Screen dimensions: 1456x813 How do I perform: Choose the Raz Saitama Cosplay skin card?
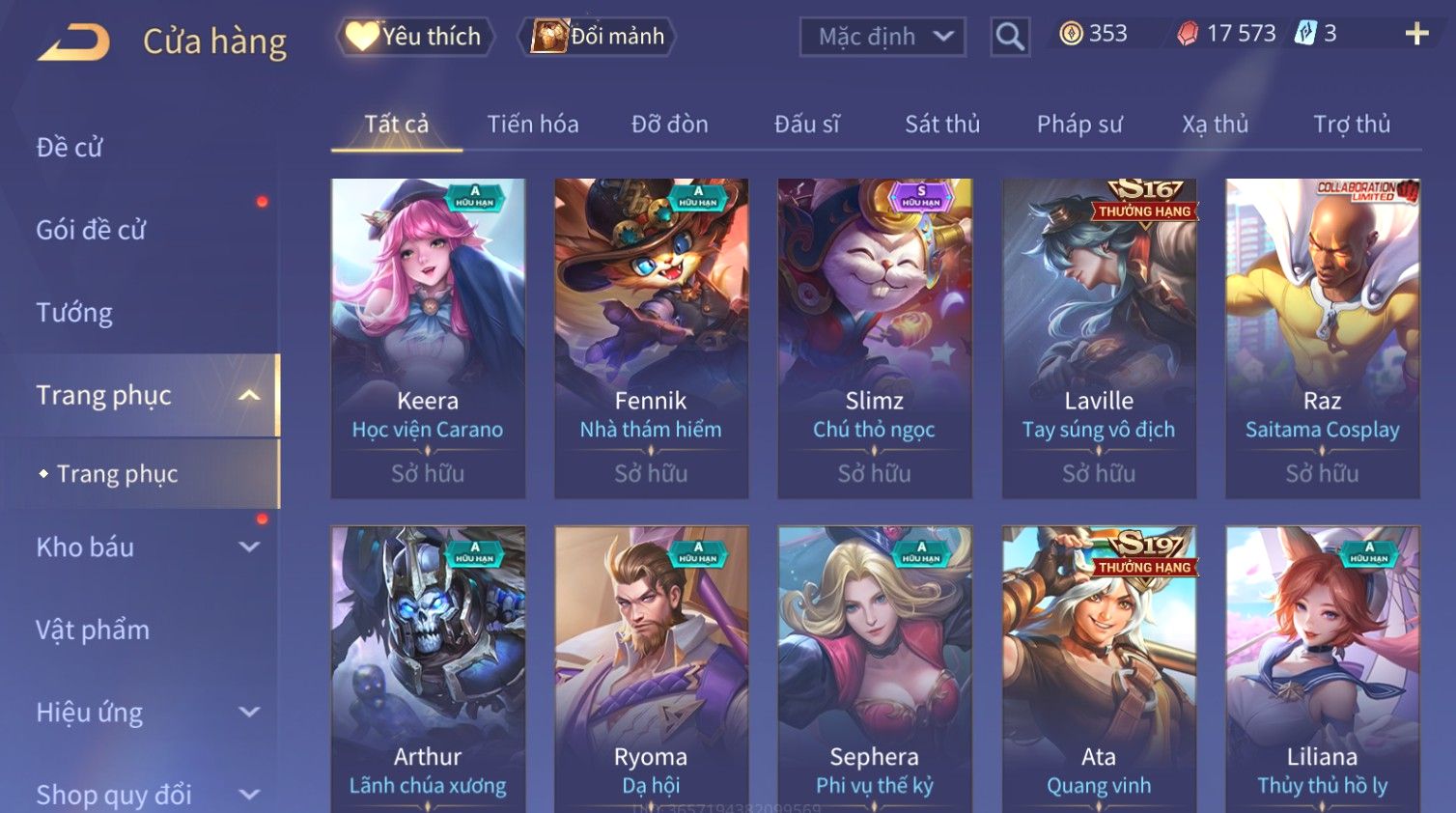click(1322, 338)
